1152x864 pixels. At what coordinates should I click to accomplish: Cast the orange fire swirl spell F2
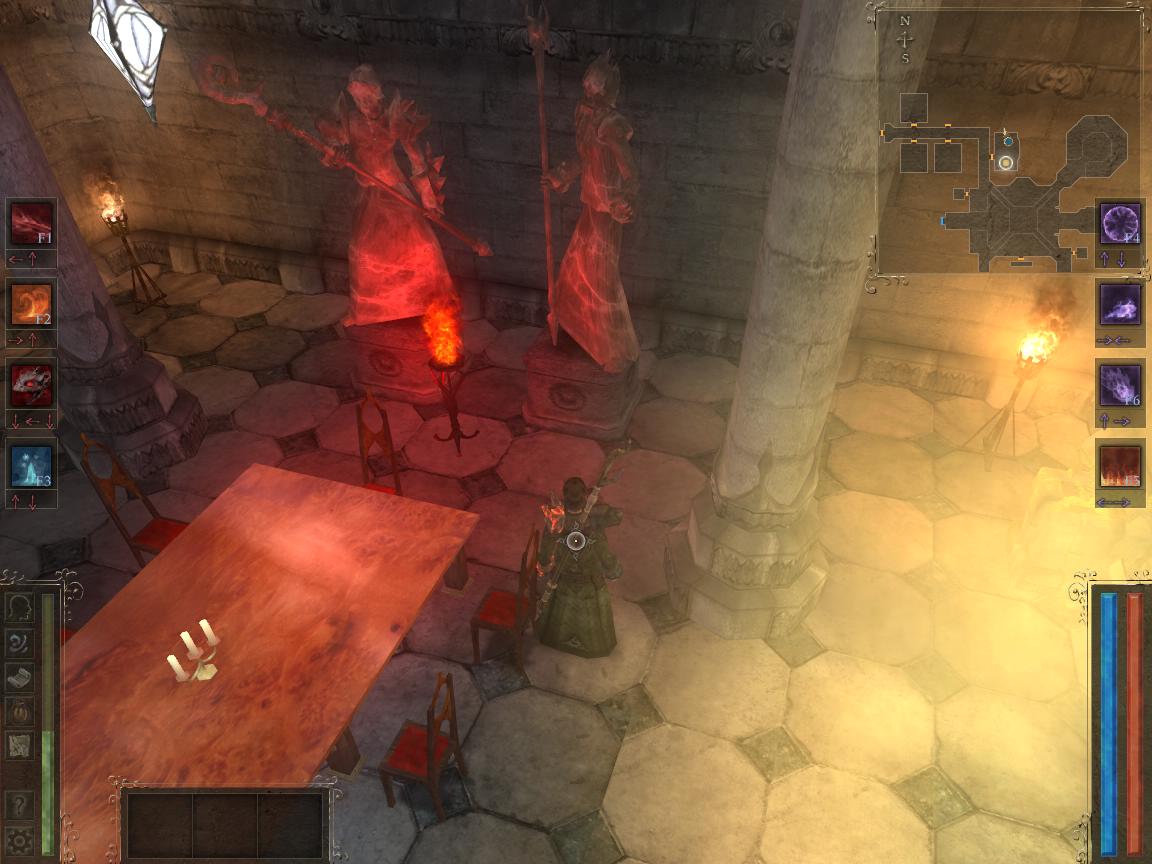[x=32, y=304]
